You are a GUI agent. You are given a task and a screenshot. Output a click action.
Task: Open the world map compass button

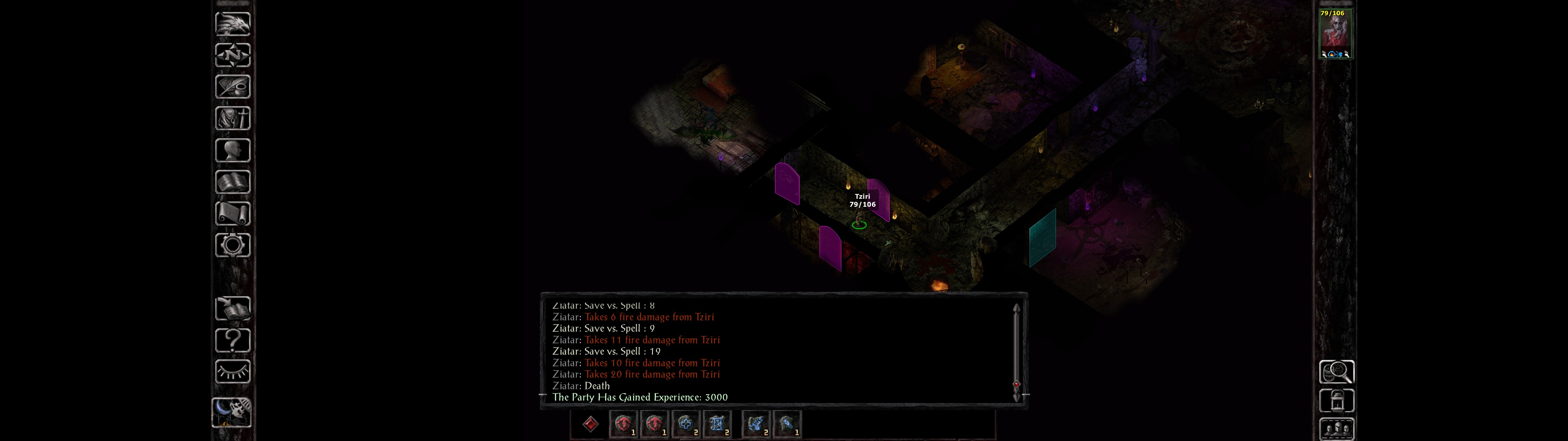coord(232,55)
